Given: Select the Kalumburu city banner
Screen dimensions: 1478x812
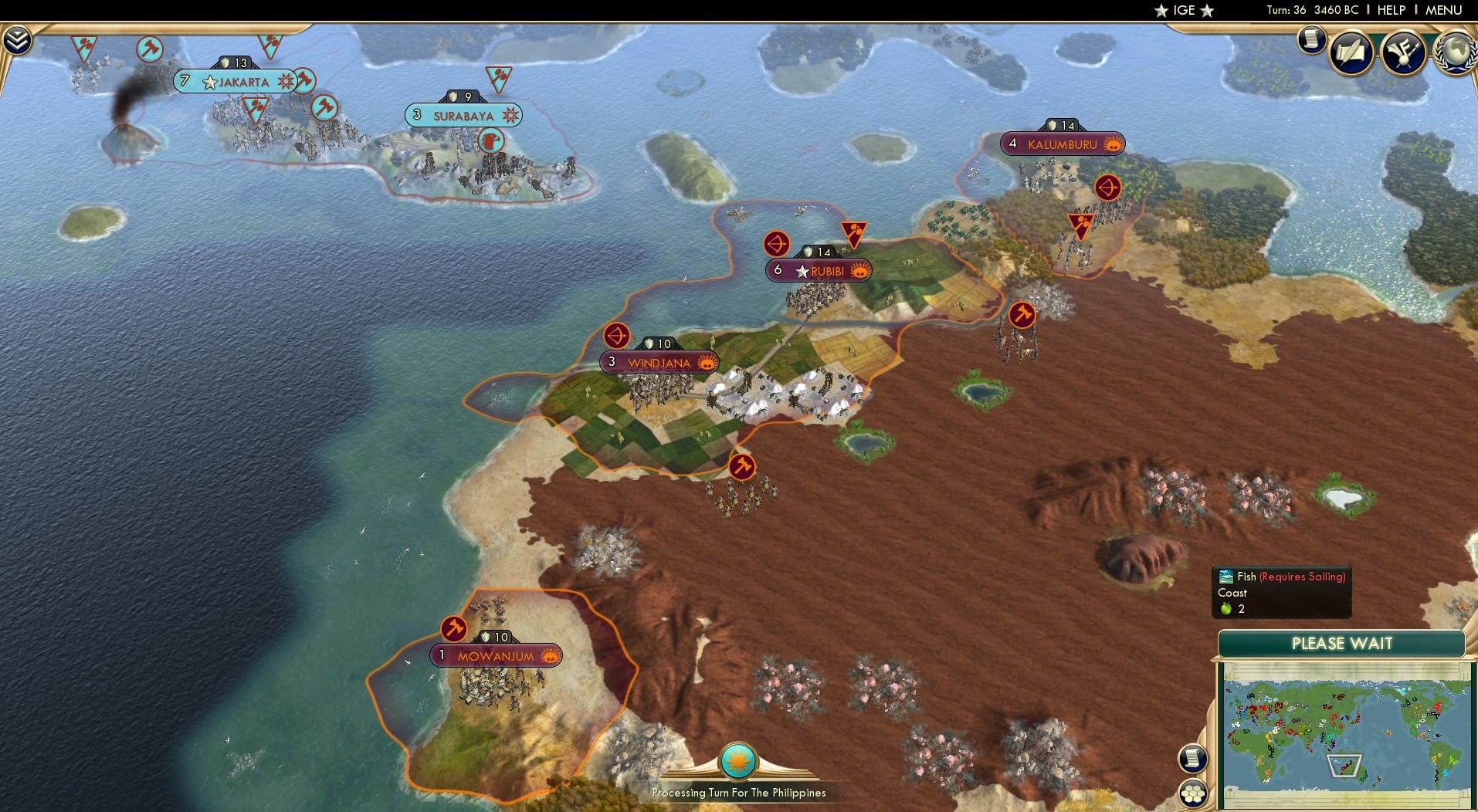Looking at the screenshot, I should coord(1063,143).
